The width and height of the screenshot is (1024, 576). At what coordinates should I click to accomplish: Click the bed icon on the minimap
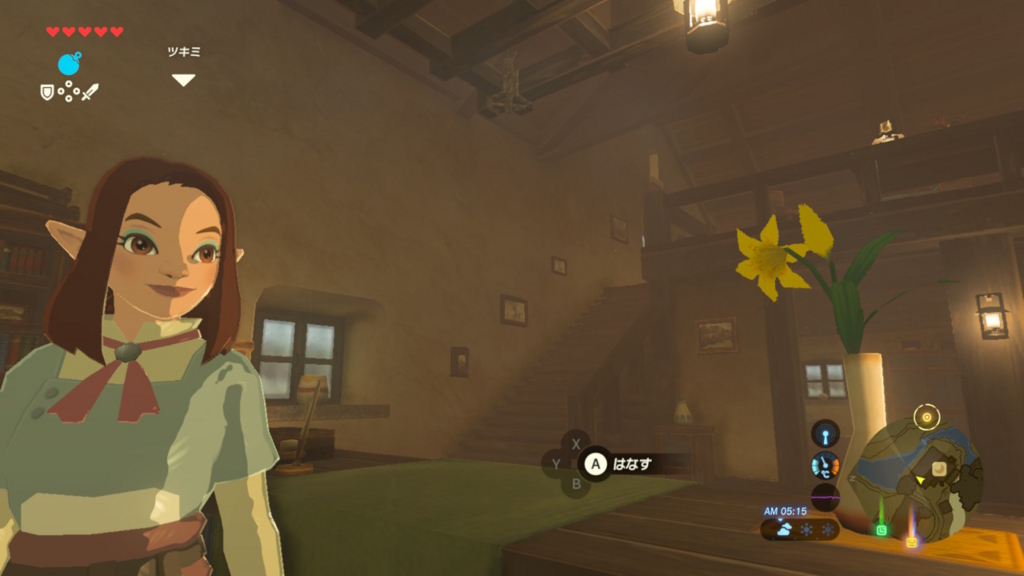(939, 468)
